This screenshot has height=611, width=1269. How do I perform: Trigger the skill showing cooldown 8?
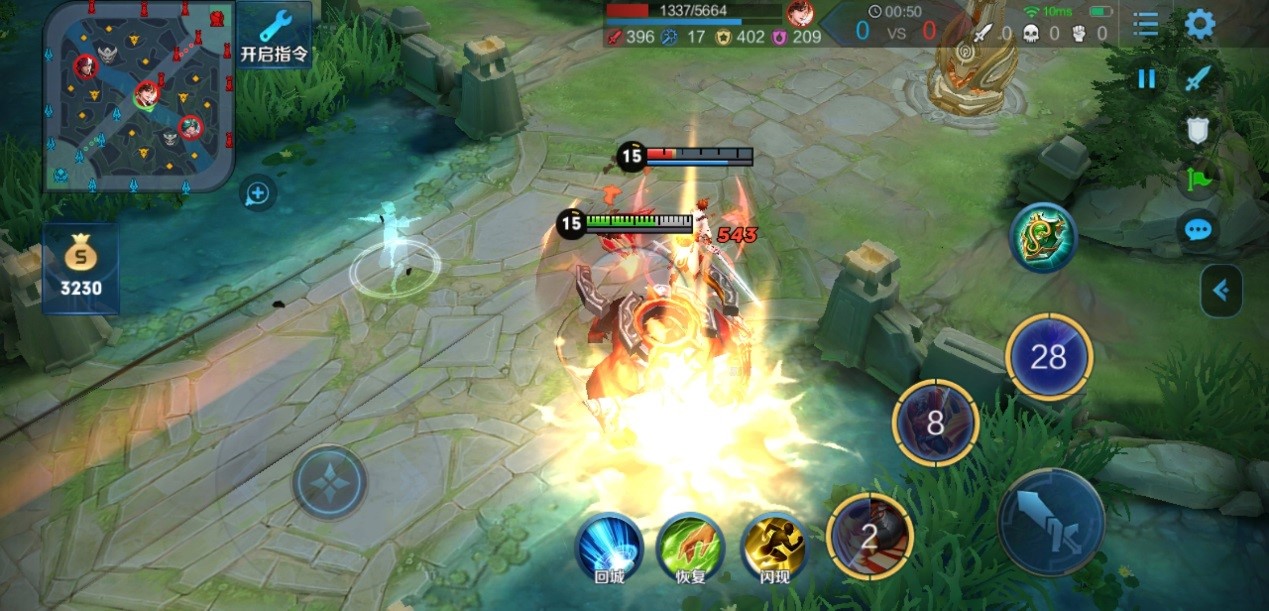pyautogui.click(x=935, y=423)
